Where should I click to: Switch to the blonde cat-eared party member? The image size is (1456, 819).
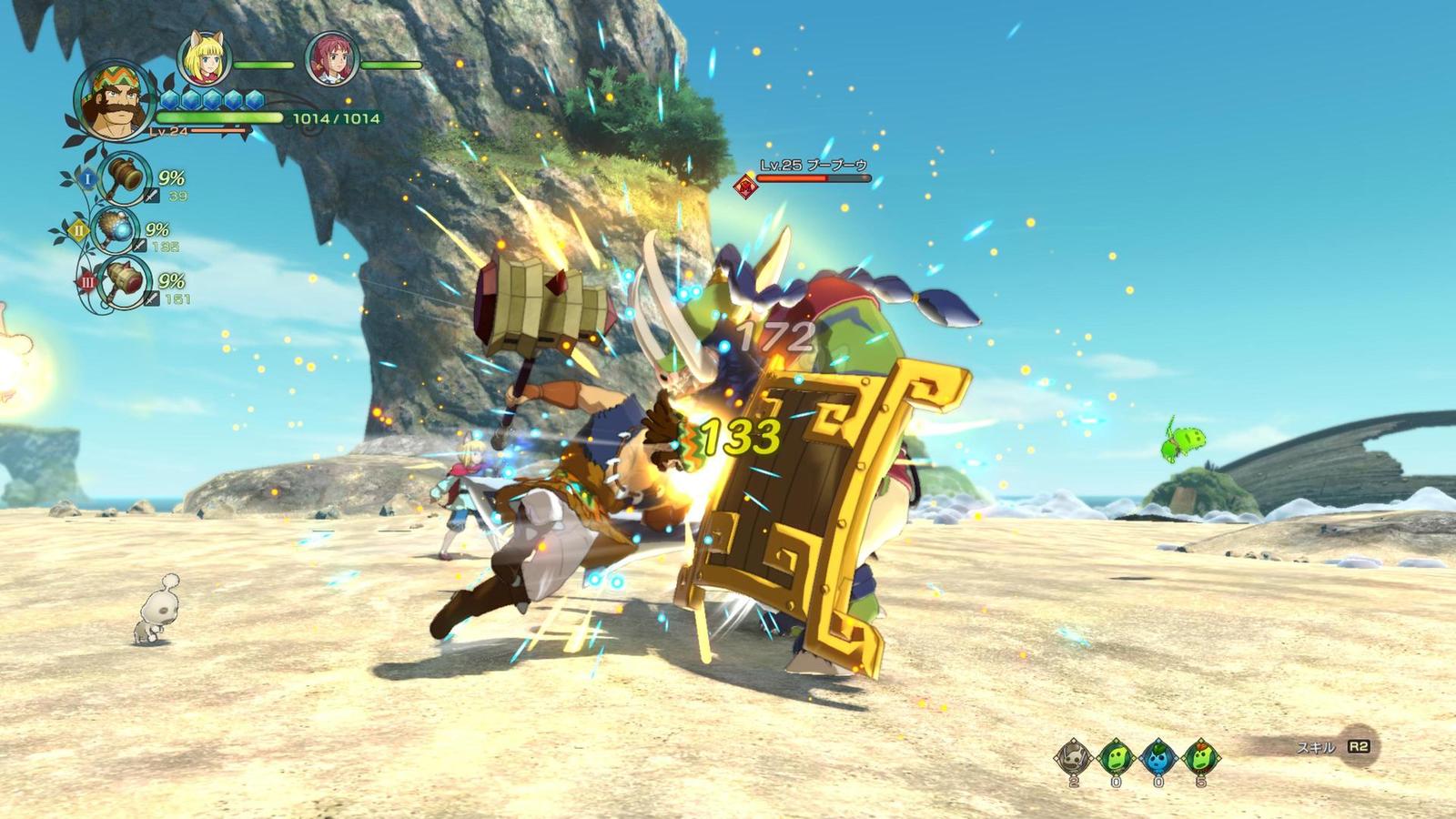click(x=203, y=58)
